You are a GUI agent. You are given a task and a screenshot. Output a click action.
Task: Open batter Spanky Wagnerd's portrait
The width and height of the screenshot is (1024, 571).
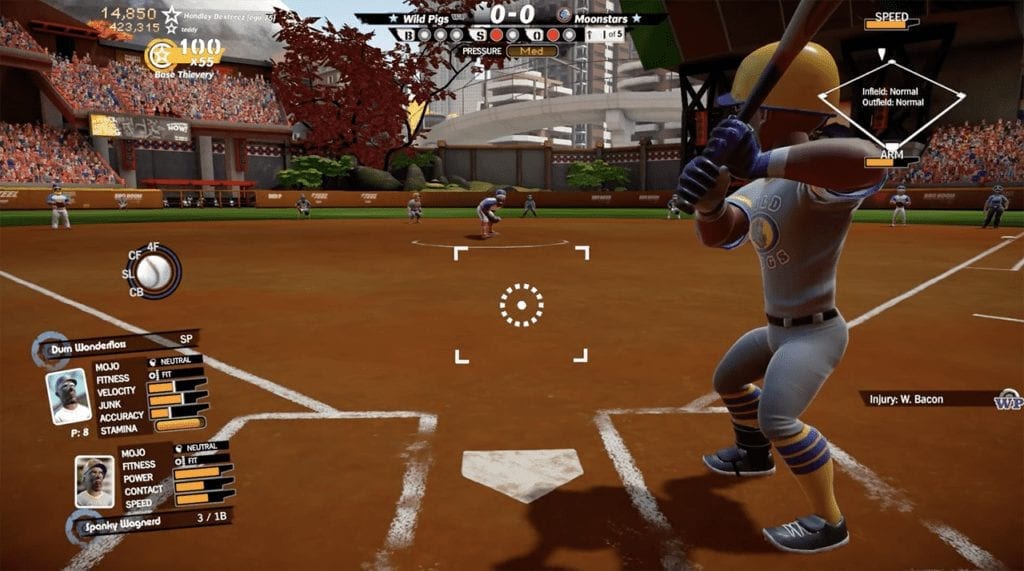coord(95,482)
